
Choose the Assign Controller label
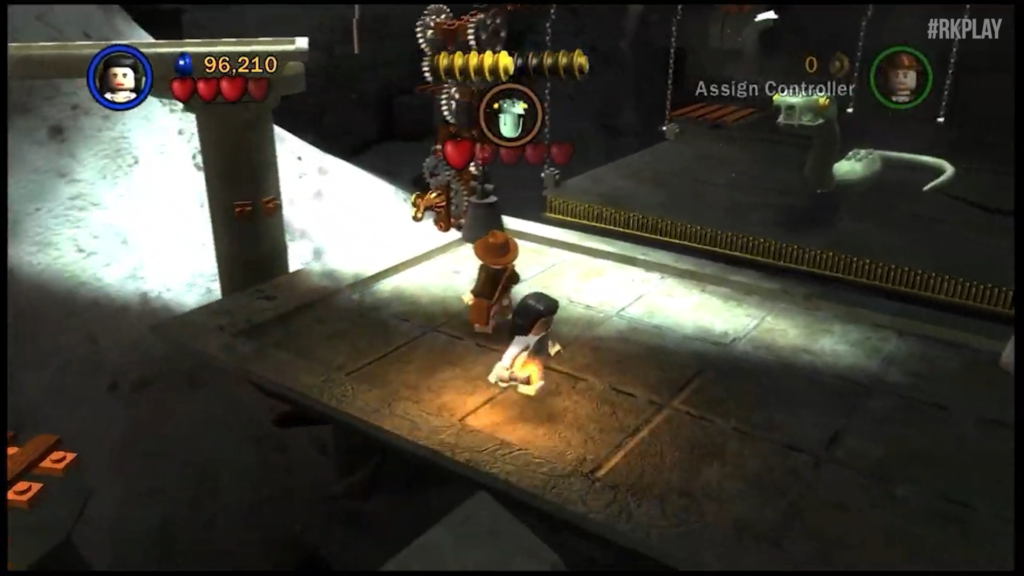coord(775,89)
